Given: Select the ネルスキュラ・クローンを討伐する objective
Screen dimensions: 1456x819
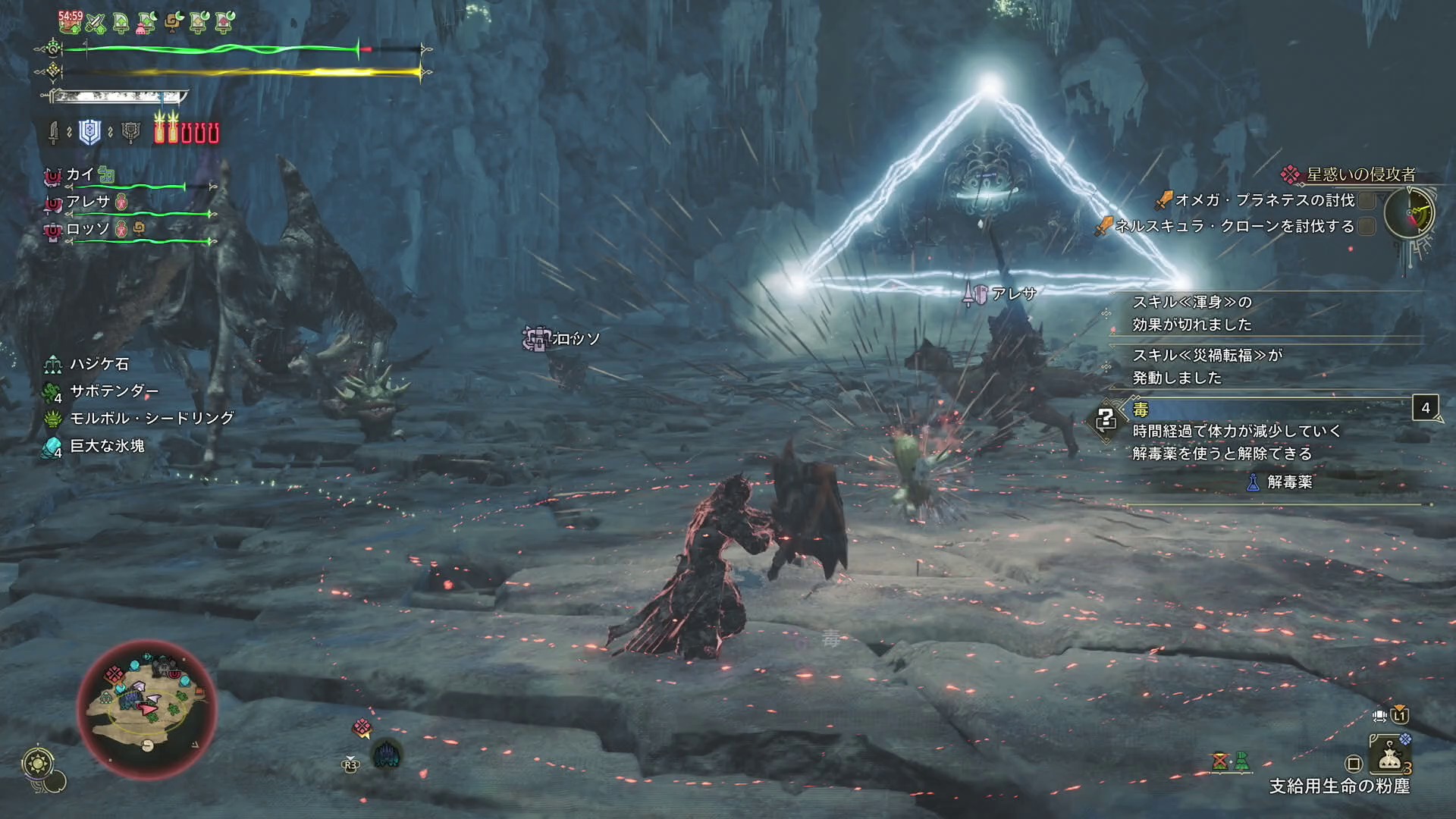Looking at the screenshot, I should [1234, 226].
